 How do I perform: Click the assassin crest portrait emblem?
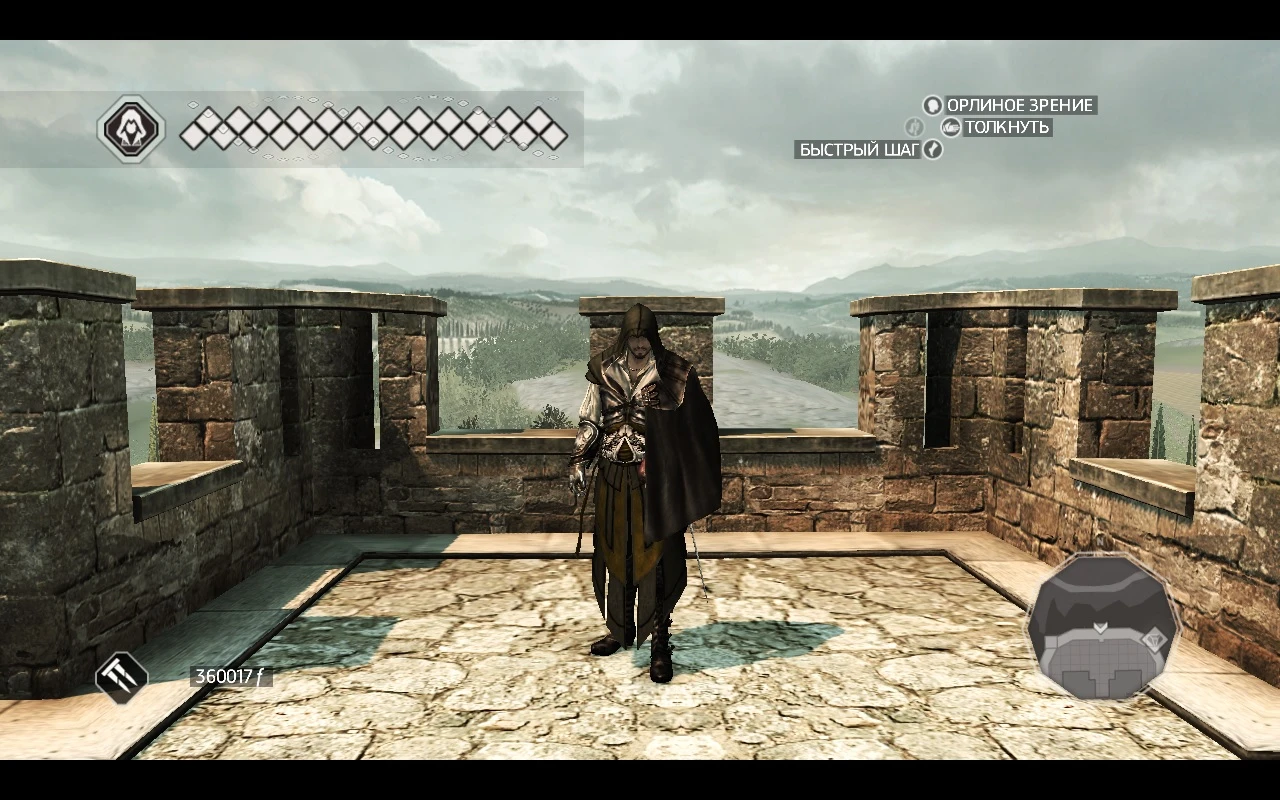point(131,127)
